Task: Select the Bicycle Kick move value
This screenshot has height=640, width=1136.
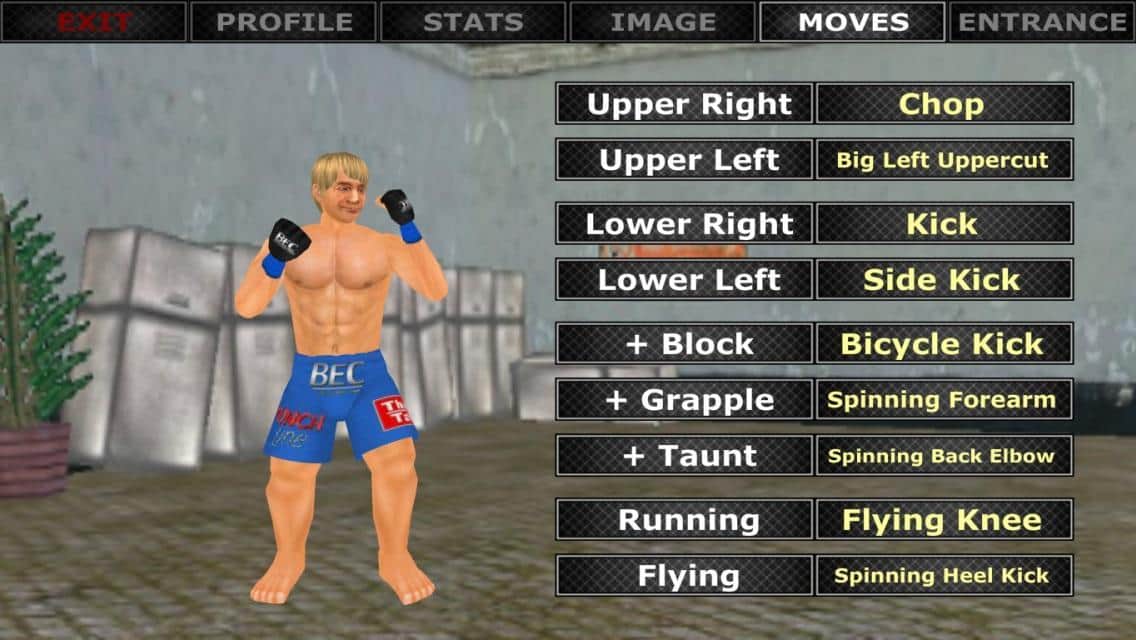Action: click(x=943, y=344)
